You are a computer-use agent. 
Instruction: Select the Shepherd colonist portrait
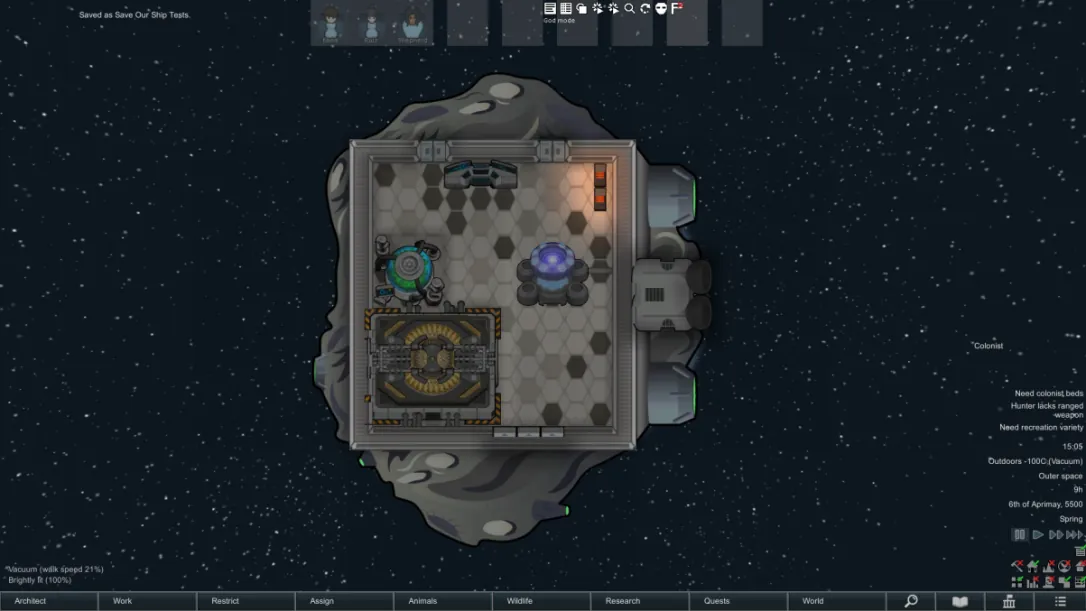click(412, 23)
